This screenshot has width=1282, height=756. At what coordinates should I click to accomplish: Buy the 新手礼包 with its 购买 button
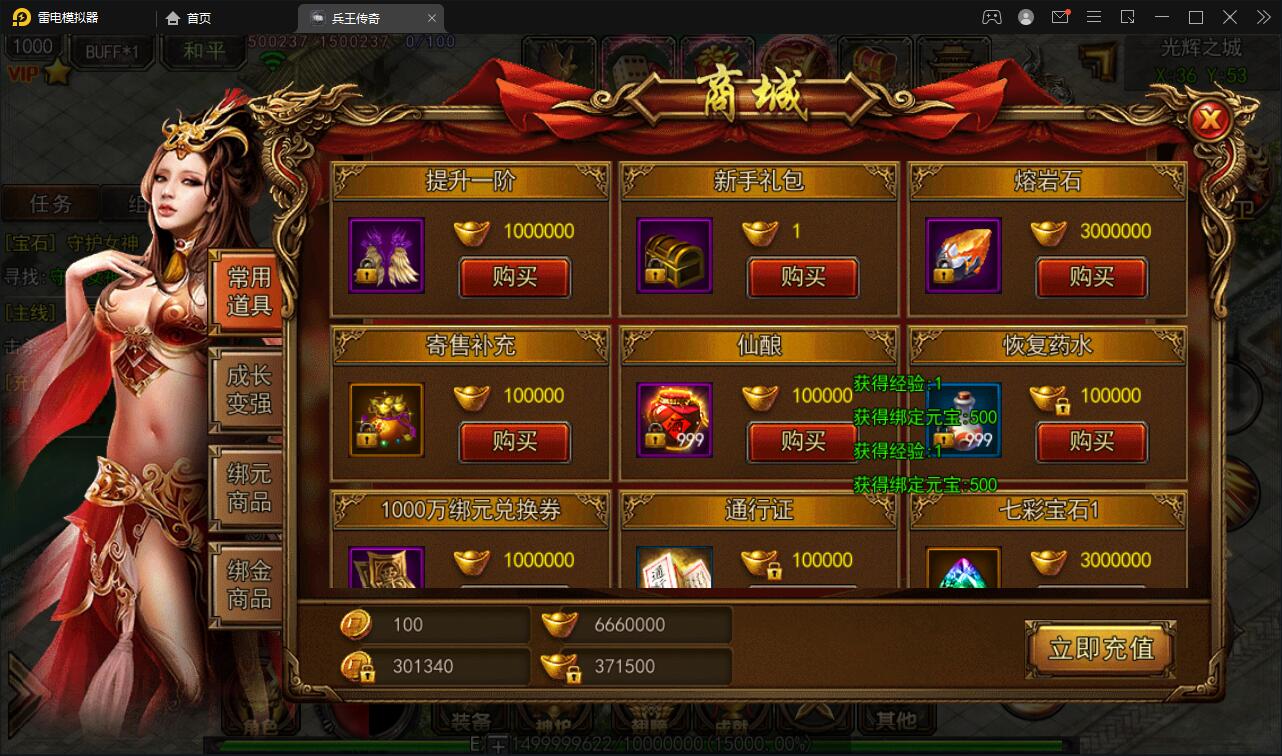(x=803, y=279)
